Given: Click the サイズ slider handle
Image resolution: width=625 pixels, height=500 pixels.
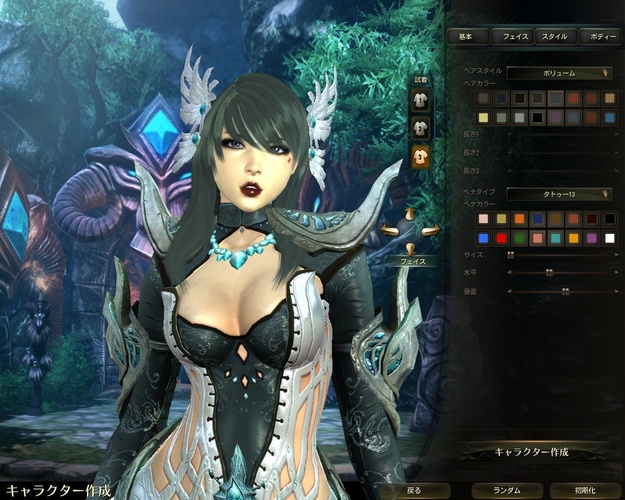Looking at the screenshot, I should 511,255.
